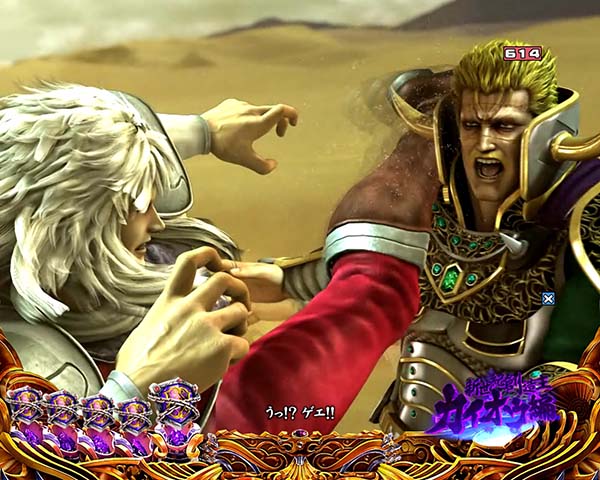Close the overlay with the blue X icon
This screenshot has height=480, width=600.
coord(548,297)
